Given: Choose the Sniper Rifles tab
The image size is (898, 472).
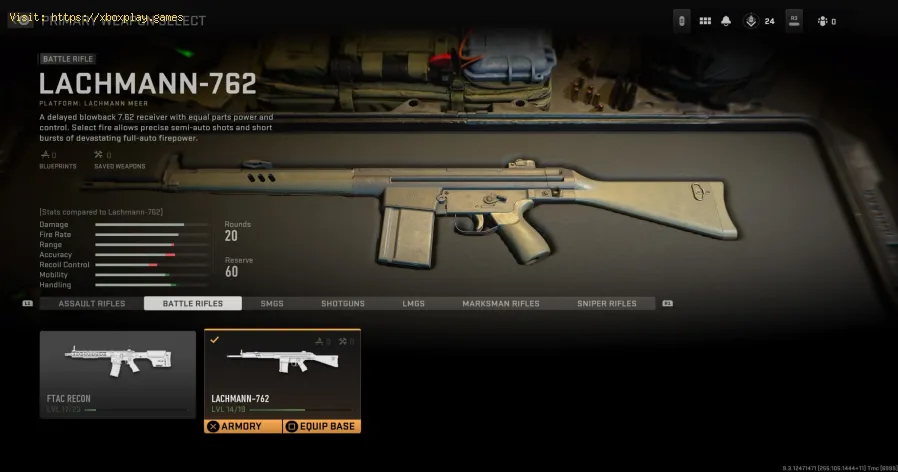Looking at the screenshot, I should tap(606, 303).
